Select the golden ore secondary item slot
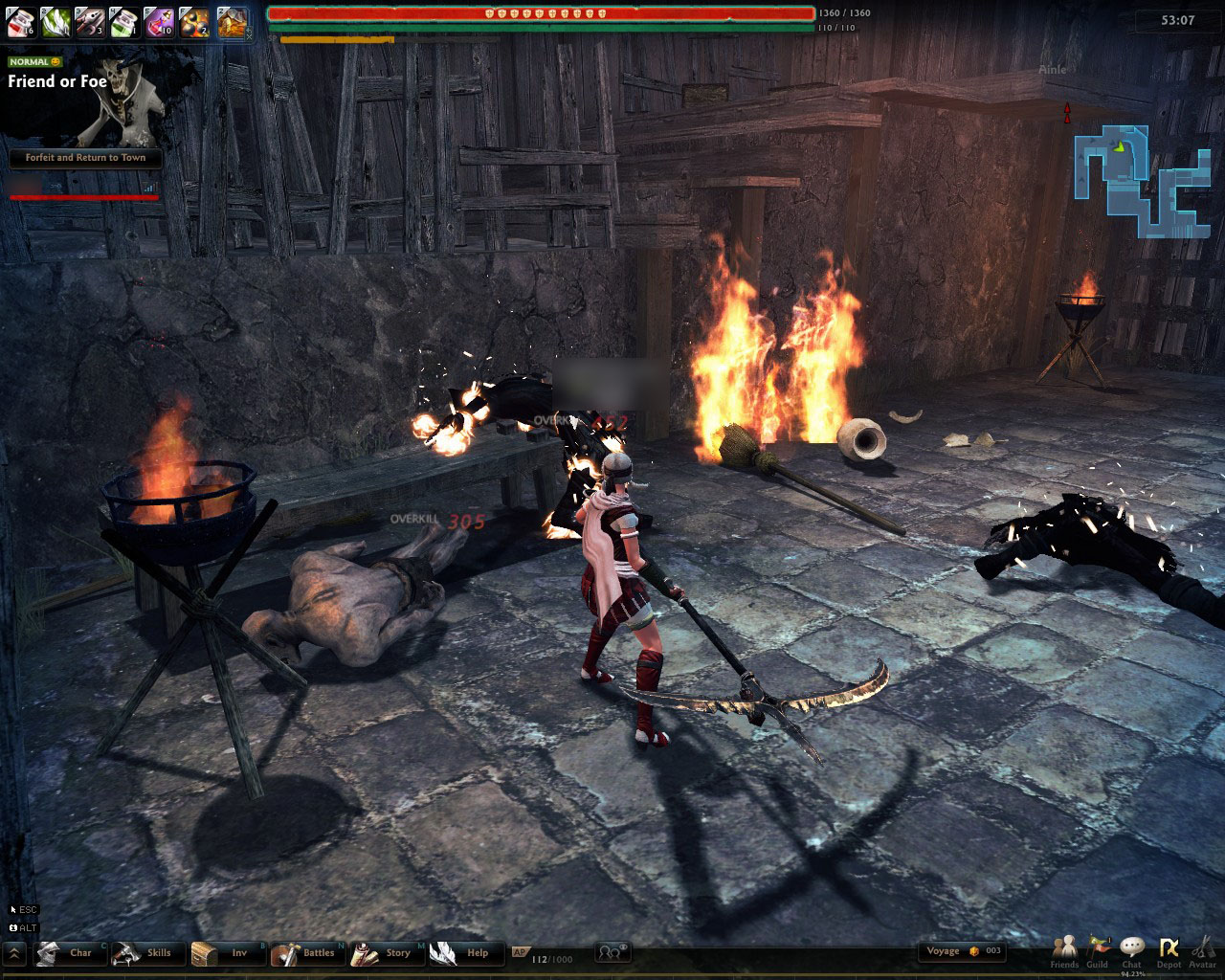This screenshot has height=980, width=1225. coord(233,21)
